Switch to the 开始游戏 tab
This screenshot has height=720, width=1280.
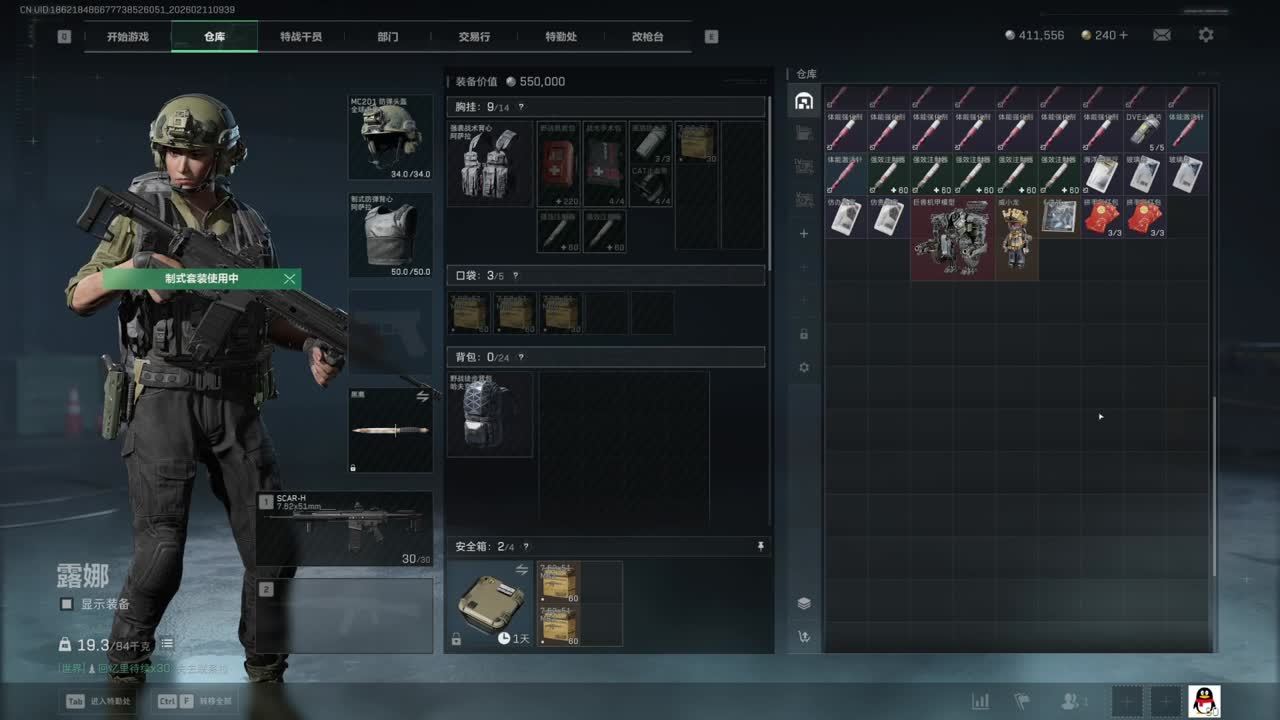(x=128, y=37)
